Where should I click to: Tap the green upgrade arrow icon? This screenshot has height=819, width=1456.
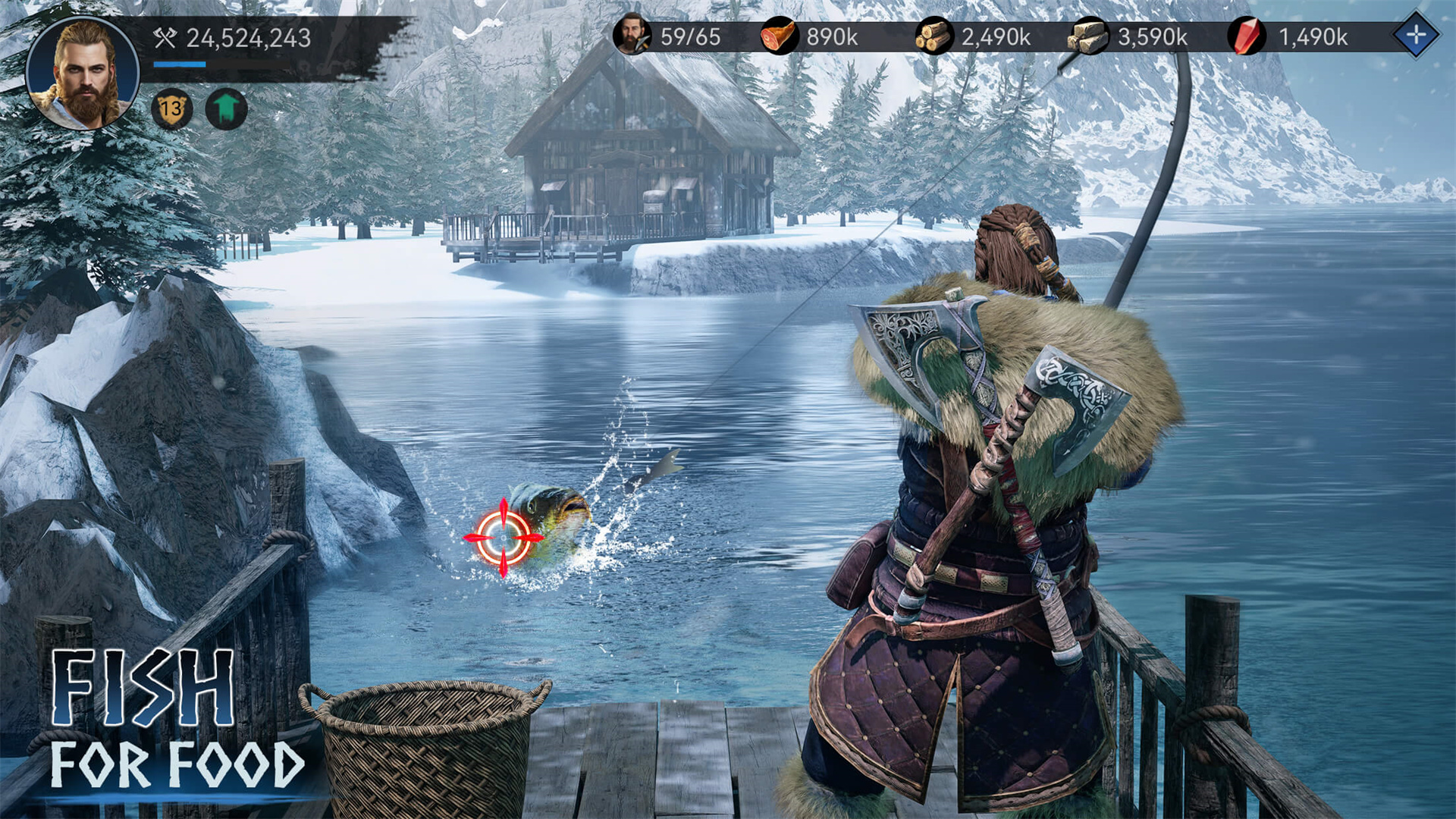point(224,108)
